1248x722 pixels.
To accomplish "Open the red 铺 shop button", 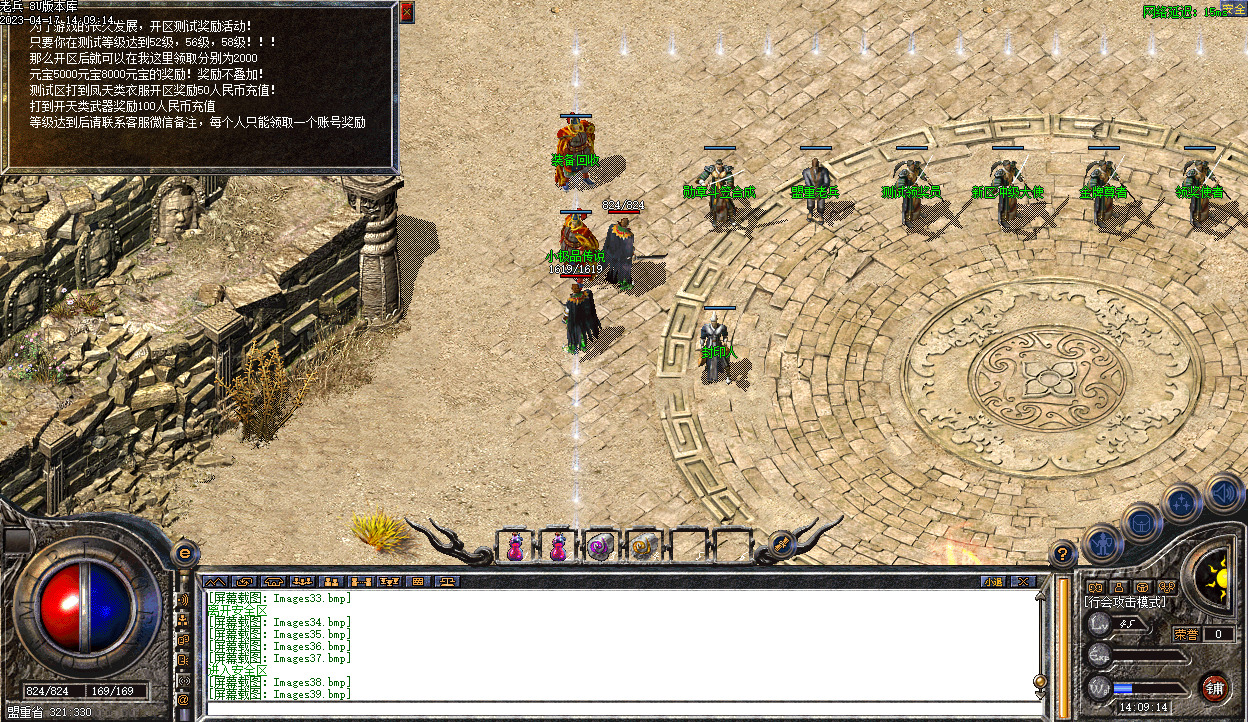I will [1214, 688].
